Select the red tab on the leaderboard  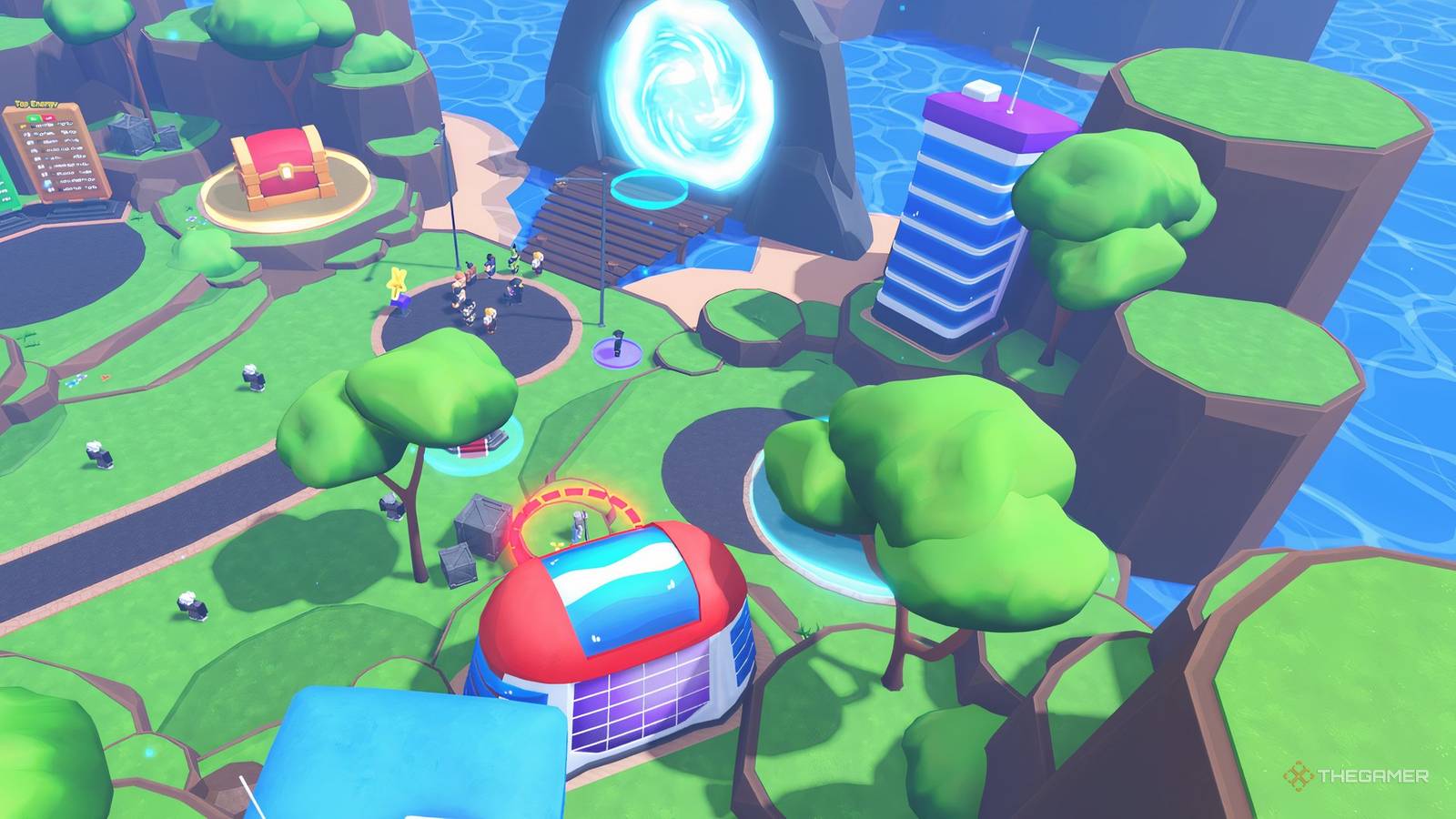click(48, 117)
